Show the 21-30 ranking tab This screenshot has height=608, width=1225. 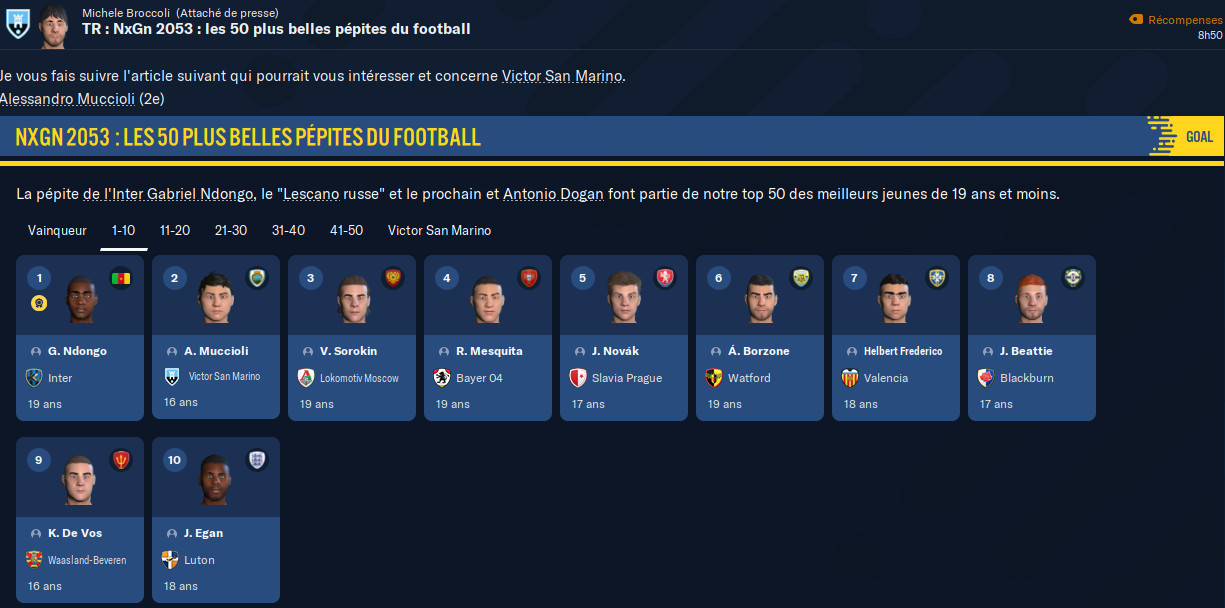pos(231,231)
